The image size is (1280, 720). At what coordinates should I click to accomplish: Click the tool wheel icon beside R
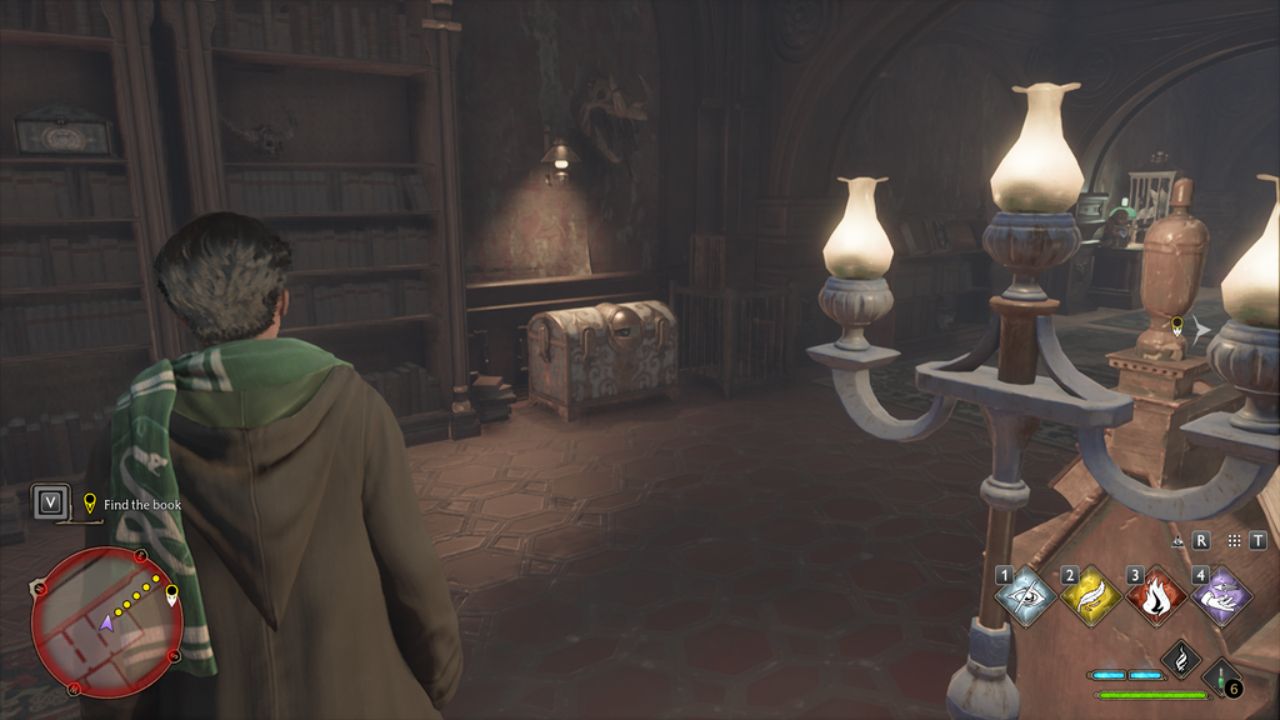[1180, 541]
